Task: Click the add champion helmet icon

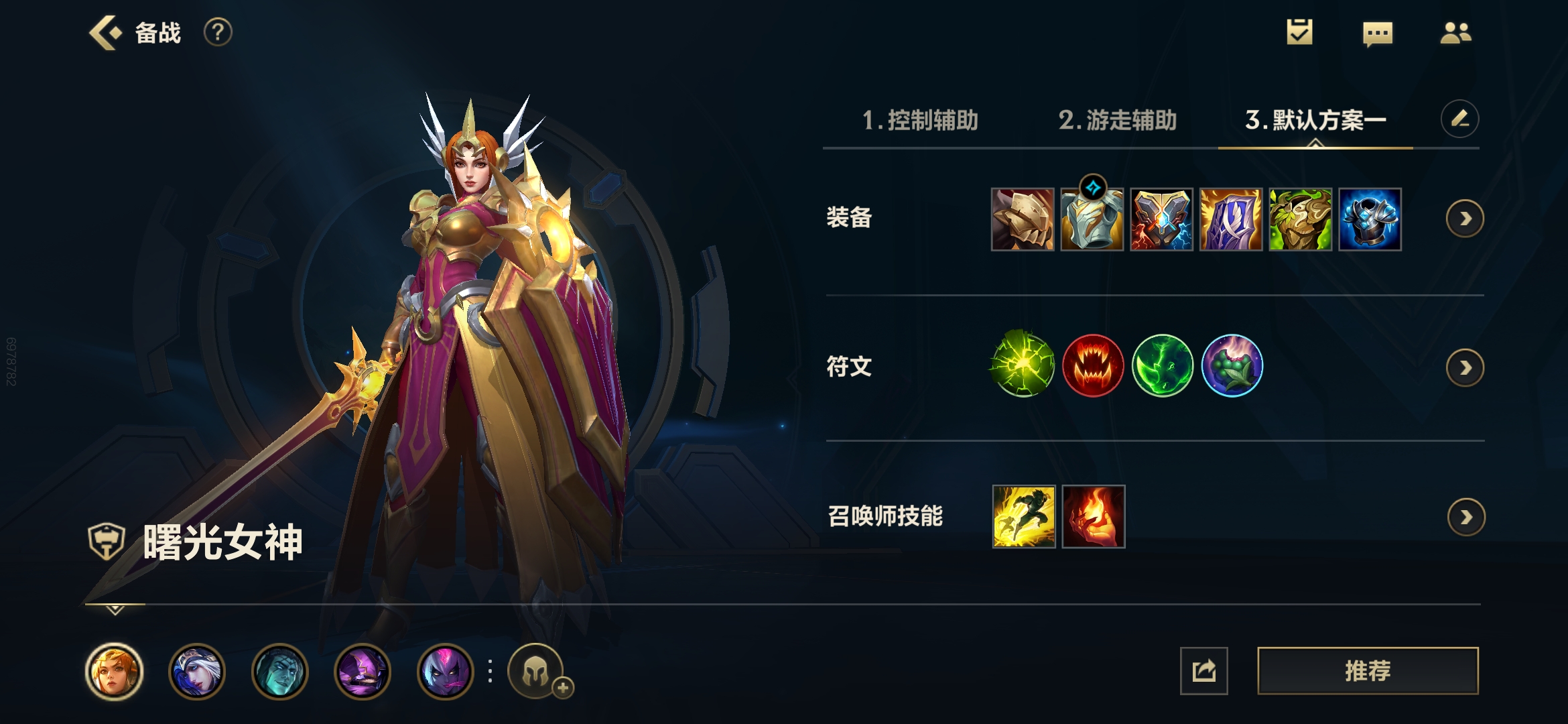Action: coord(543,671)
